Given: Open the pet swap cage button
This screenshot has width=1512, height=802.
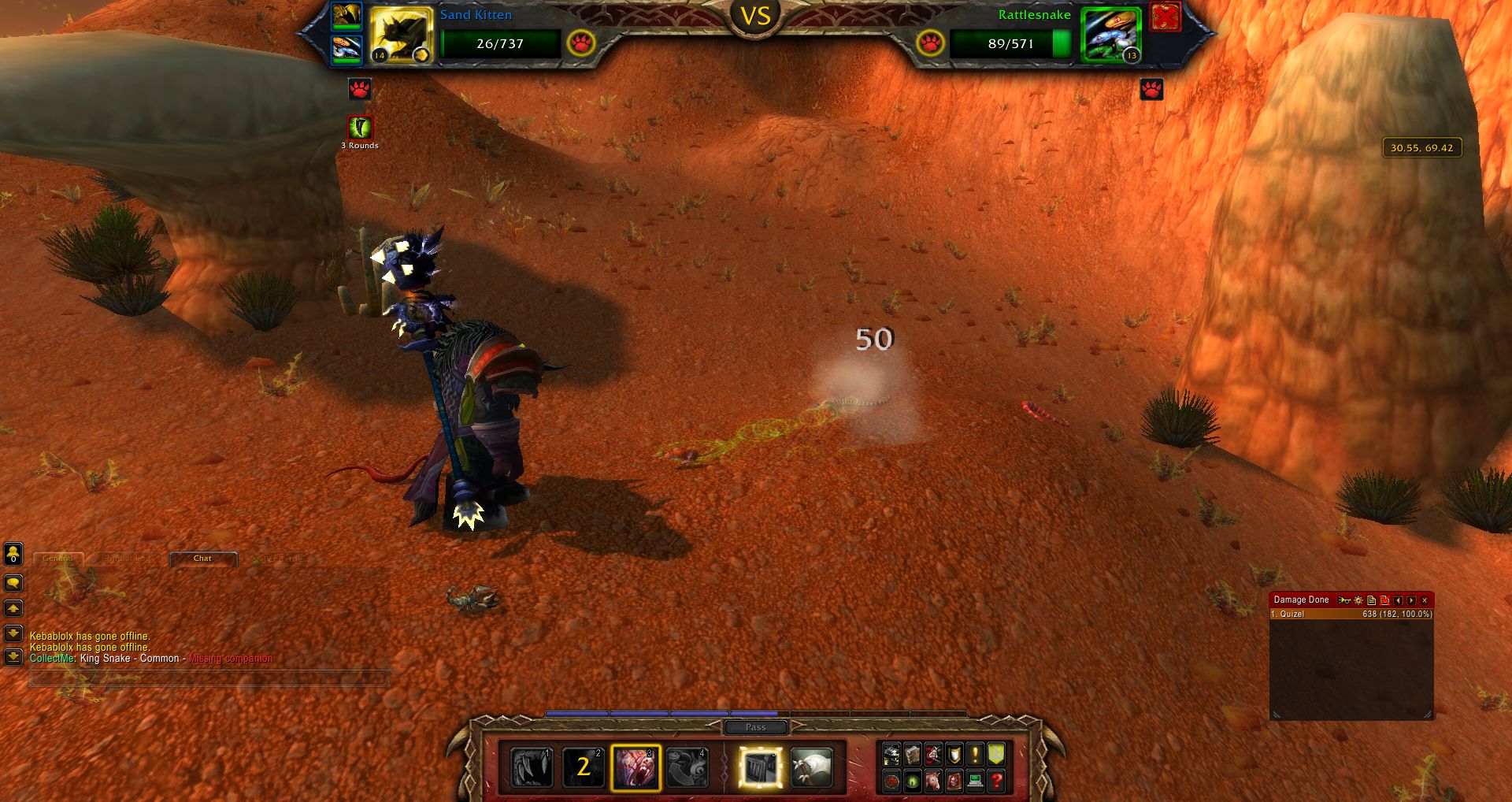Looking at the screenshot, I should pyautogui.click(x=761, y=767).
